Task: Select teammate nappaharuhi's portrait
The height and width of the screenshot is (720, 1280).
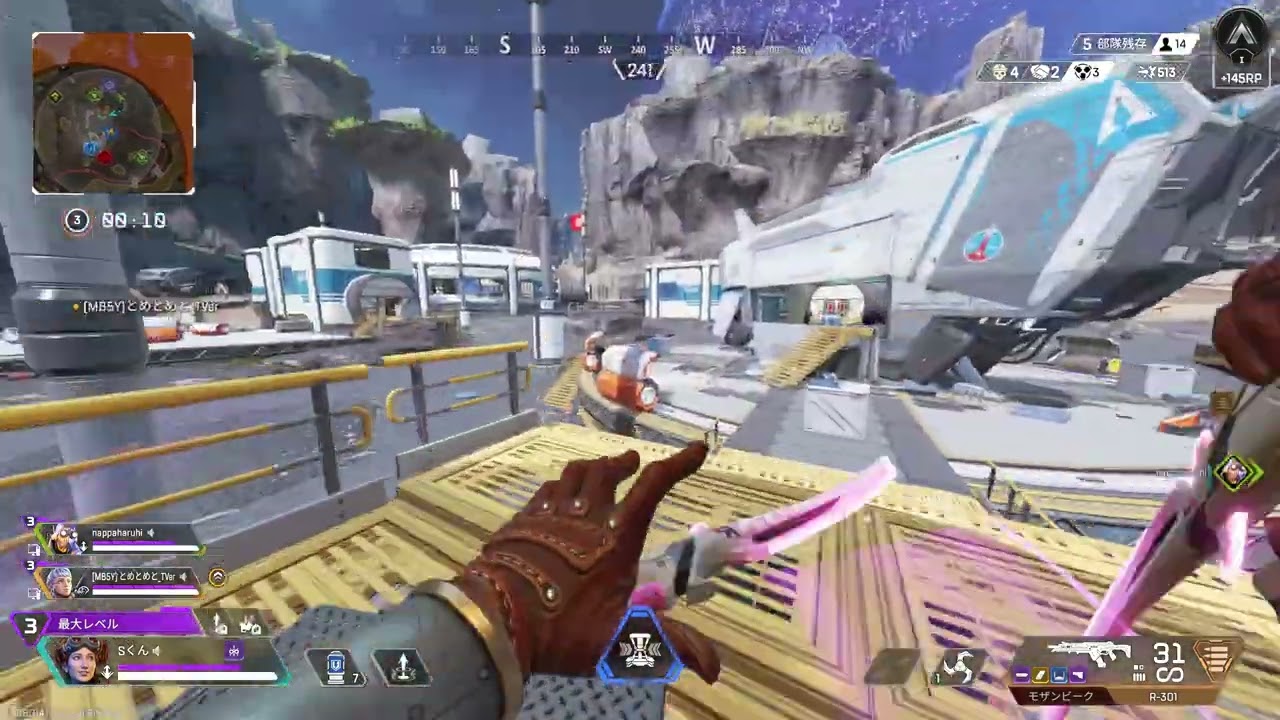Action: (x=62, y=540)
